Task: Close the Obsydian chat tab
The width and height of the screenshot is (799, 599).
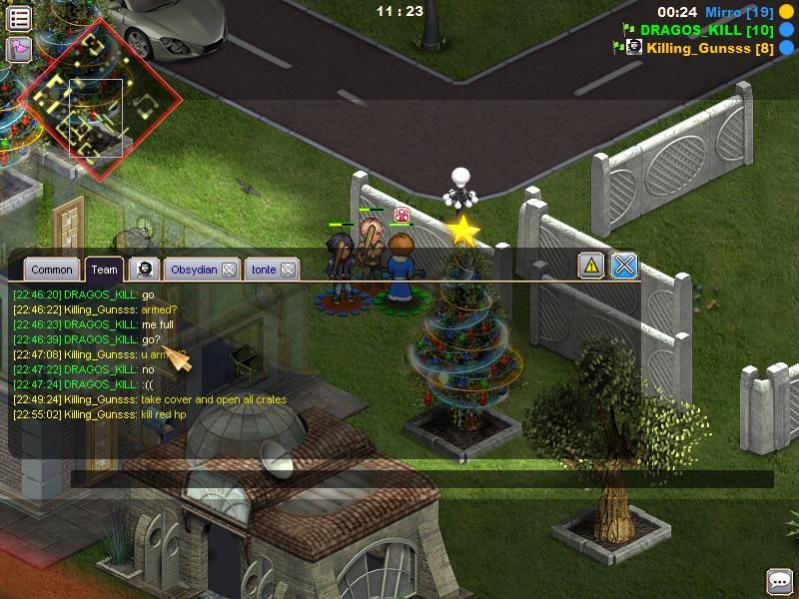Action: tap(229, 269)
